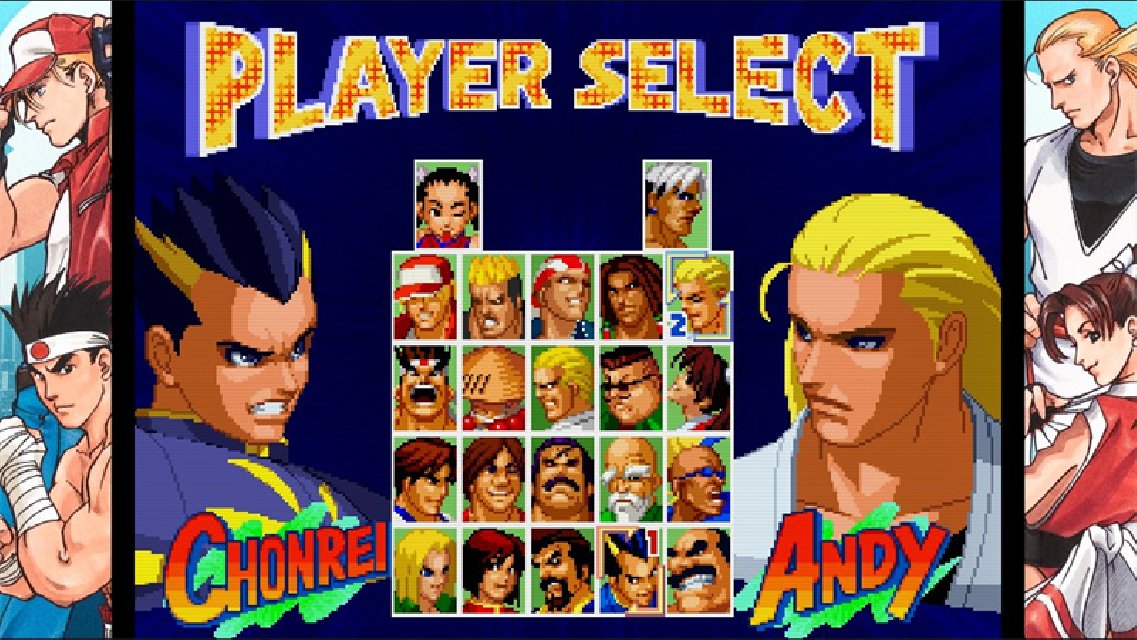Choose Bob Wilson with the dreadlocks
The width and height of the screenshot is (1137, 640).
pos(630,296)
